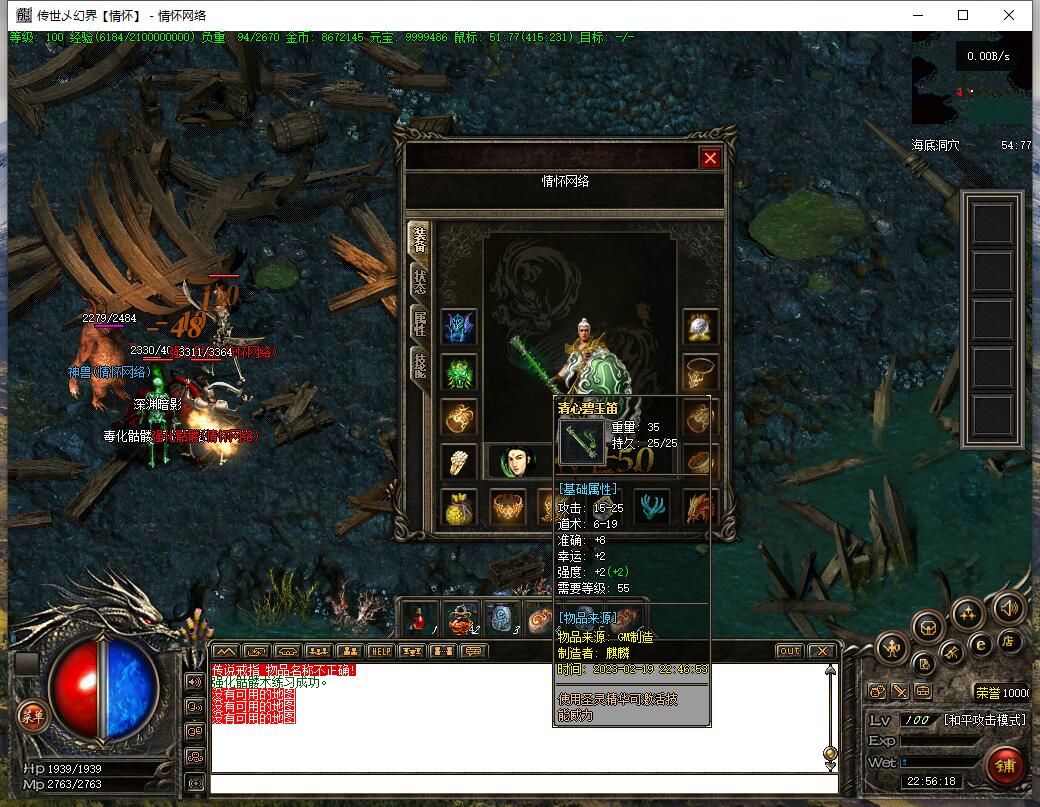
Task: Open the 菜单 menu button
Action: click(33, 715)
